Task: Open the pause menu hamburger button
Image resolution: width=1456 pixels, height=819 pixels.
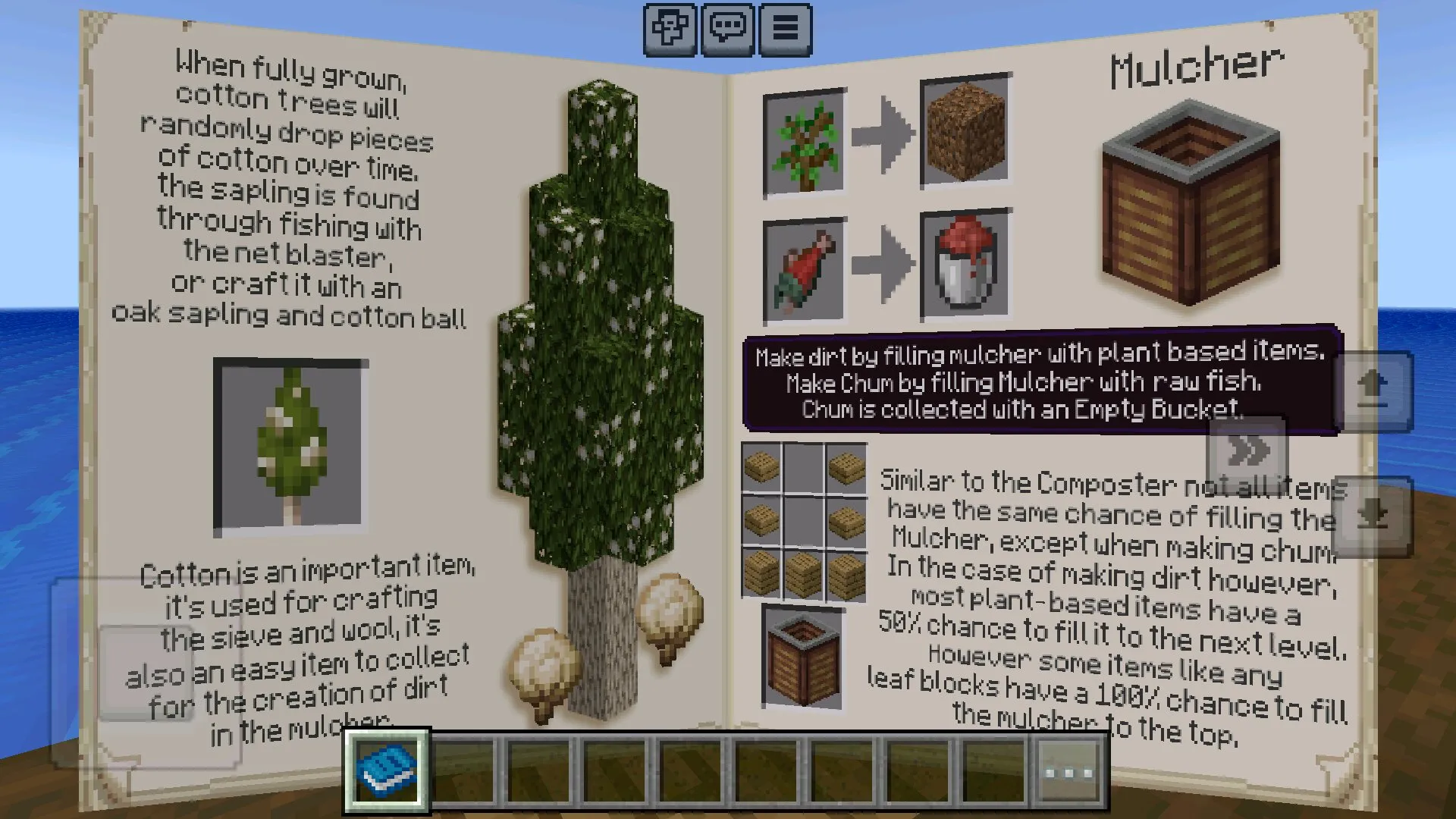Action: (x=785, y=30)
